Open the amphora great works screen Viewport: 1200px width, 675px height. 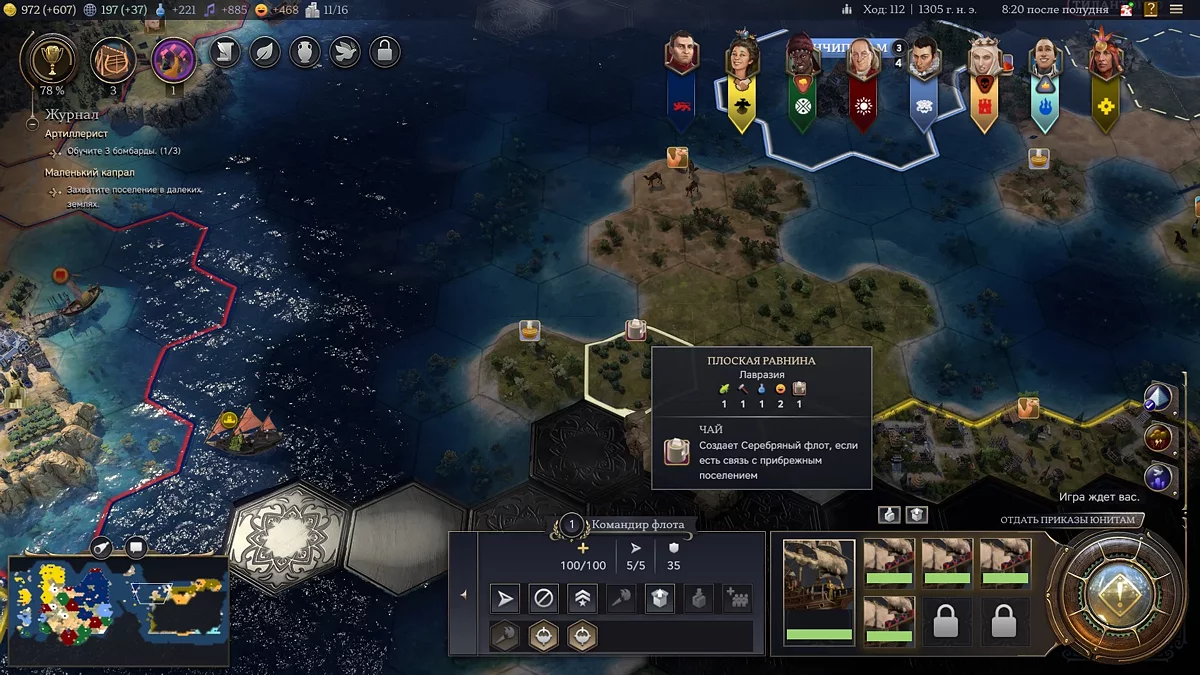[305, 52]
